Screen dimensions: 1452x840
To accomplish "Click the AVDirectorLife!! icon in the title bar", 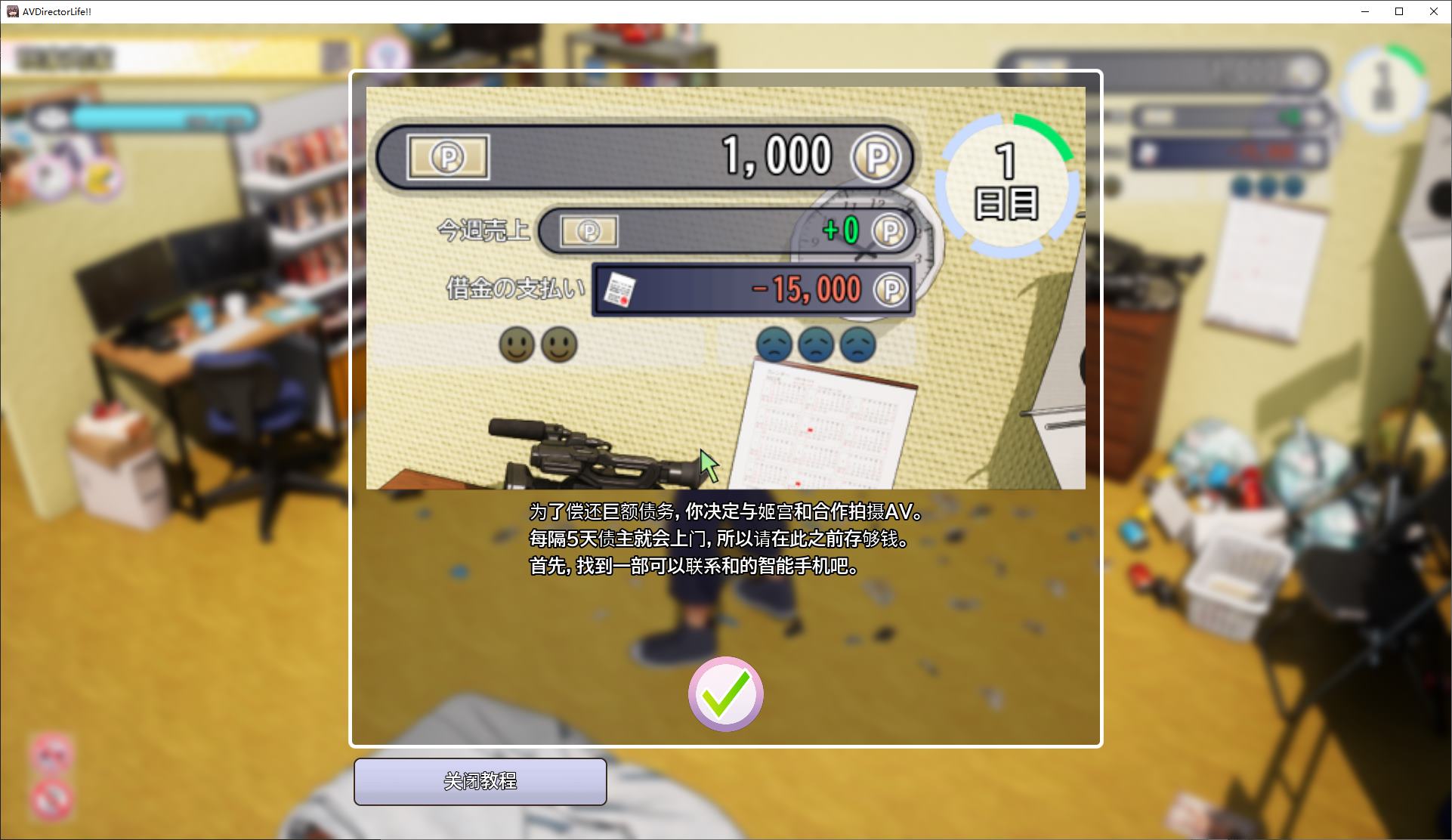I will pyautogui.click(x=11, y=11).
